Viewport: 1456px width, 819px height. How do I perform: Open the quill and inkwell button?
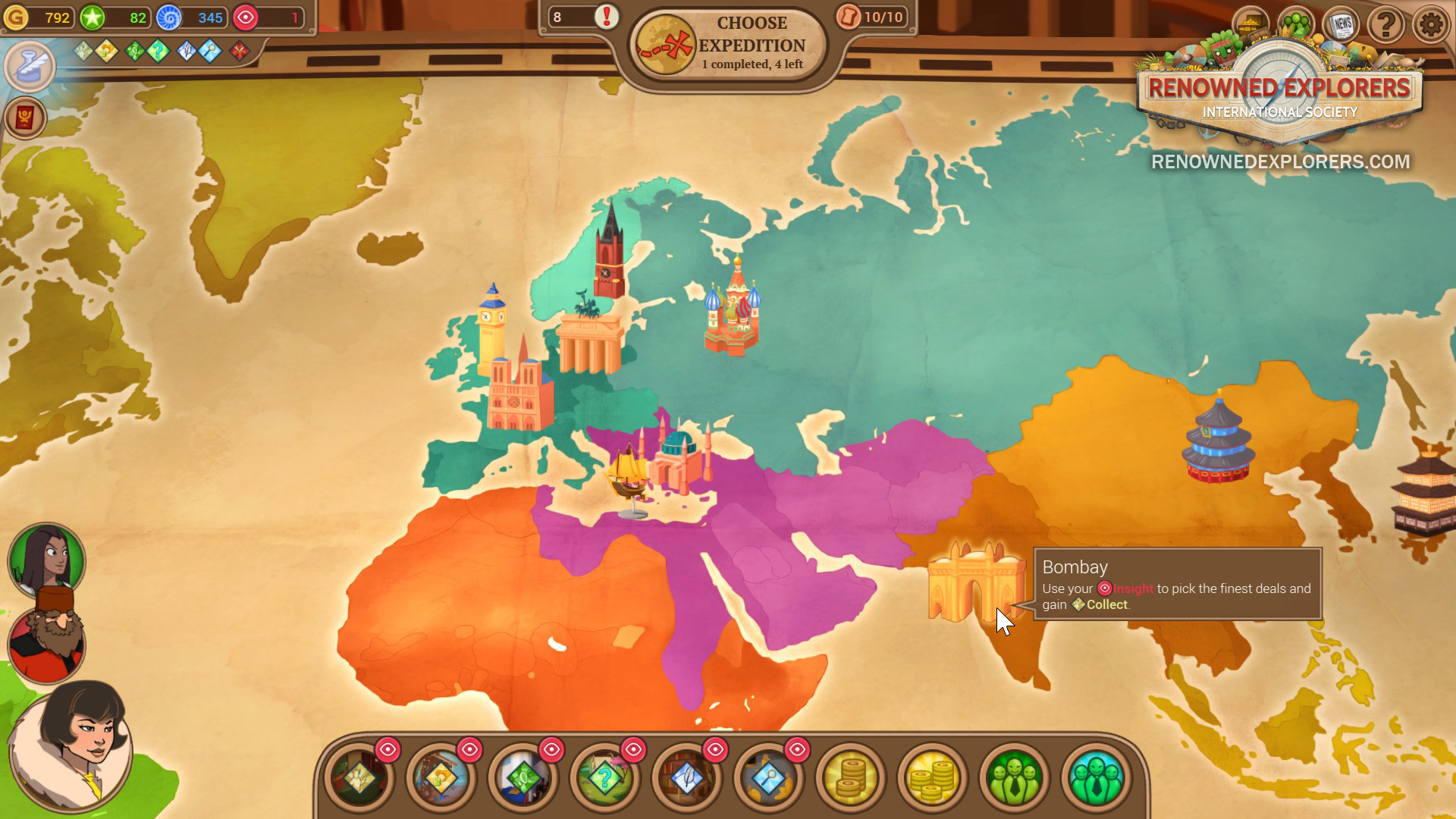pyautogui.click(x=30, y=67)
